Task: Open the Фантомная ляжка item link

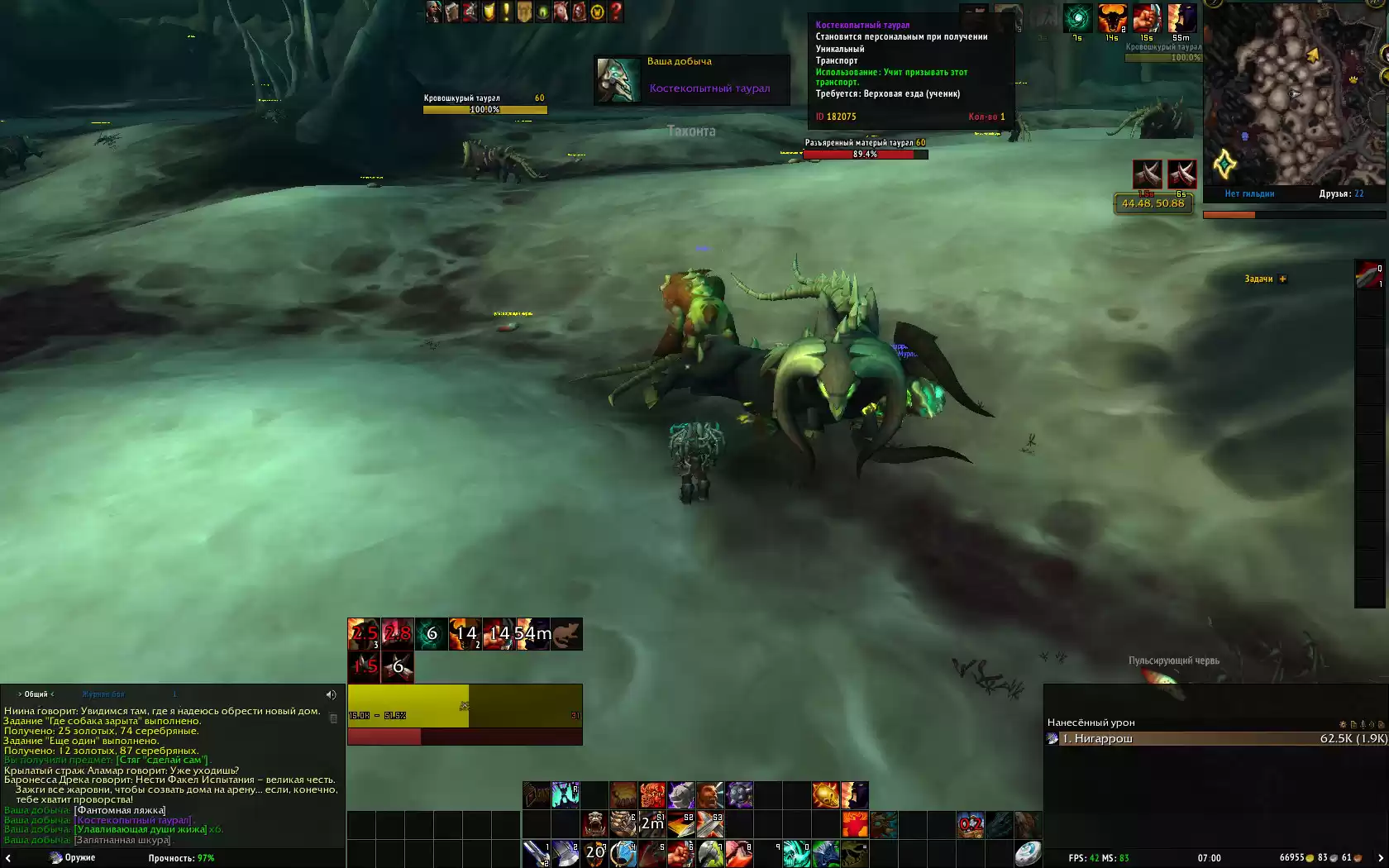Action: click(x=120, y=810)
